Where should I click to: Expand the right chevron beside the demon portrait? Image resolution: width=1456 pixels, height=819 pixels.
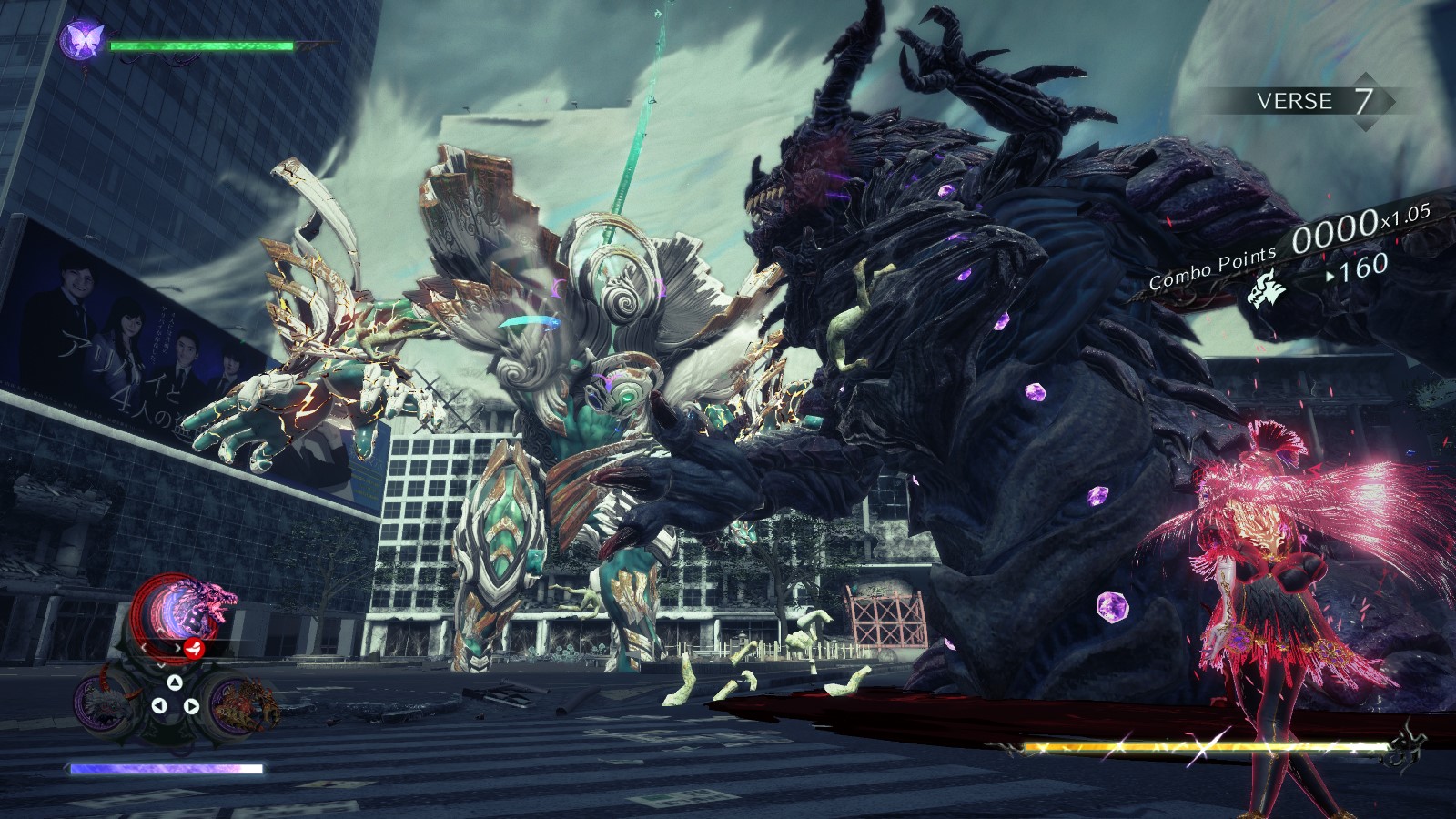(x=177, y=647)
